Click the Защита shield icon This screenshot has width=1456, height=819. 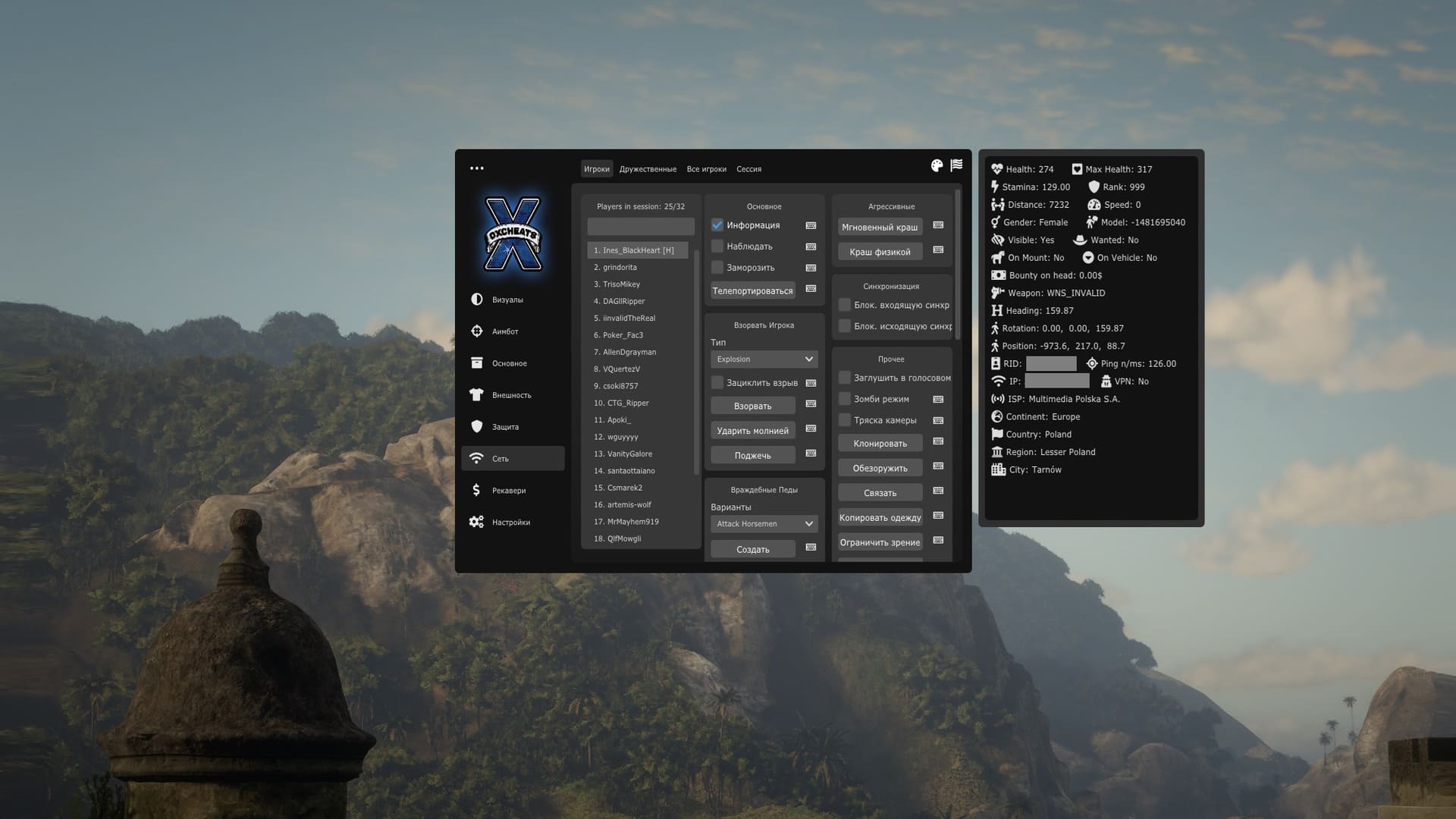point(477,427)
